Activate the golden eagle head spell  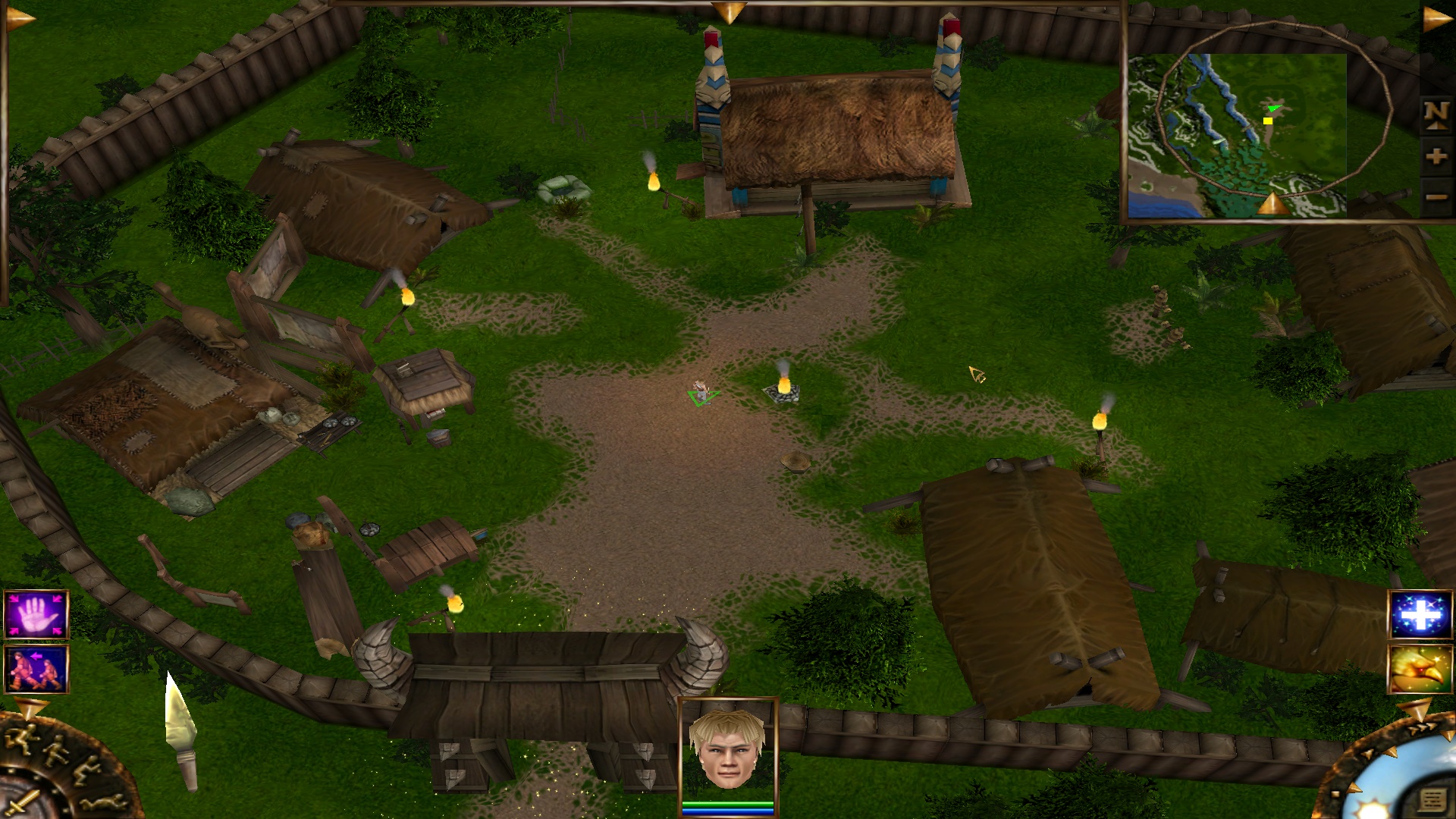(x=1420, y=669)
